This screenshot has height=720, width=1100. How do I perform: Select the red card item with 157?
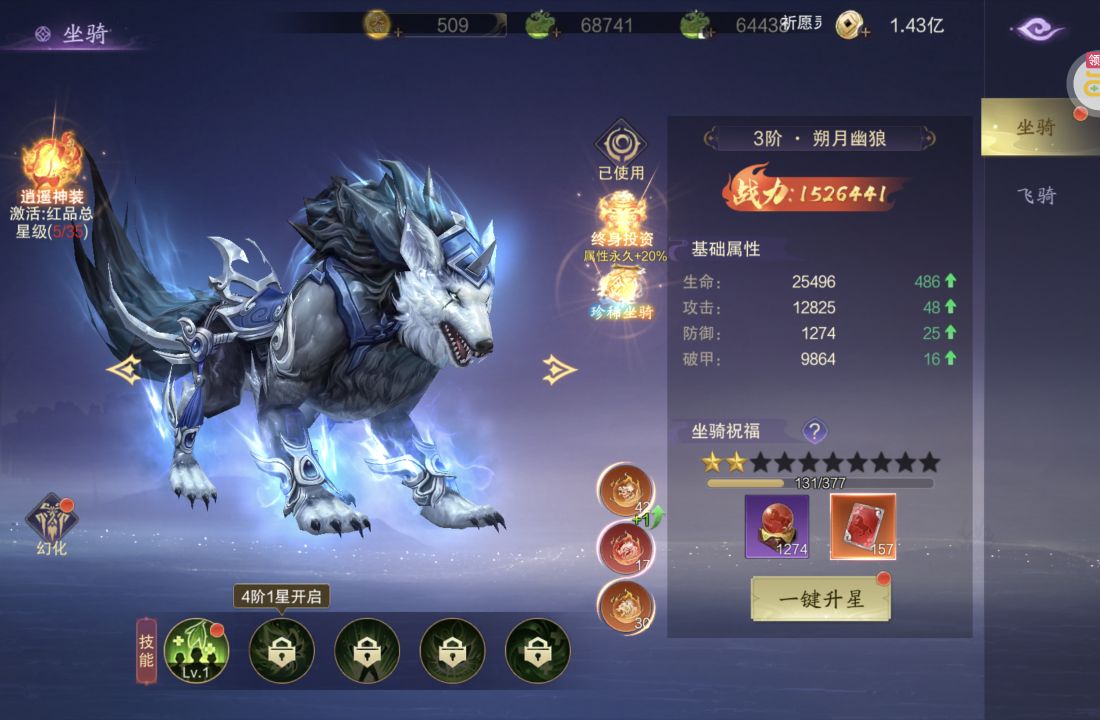863,526
